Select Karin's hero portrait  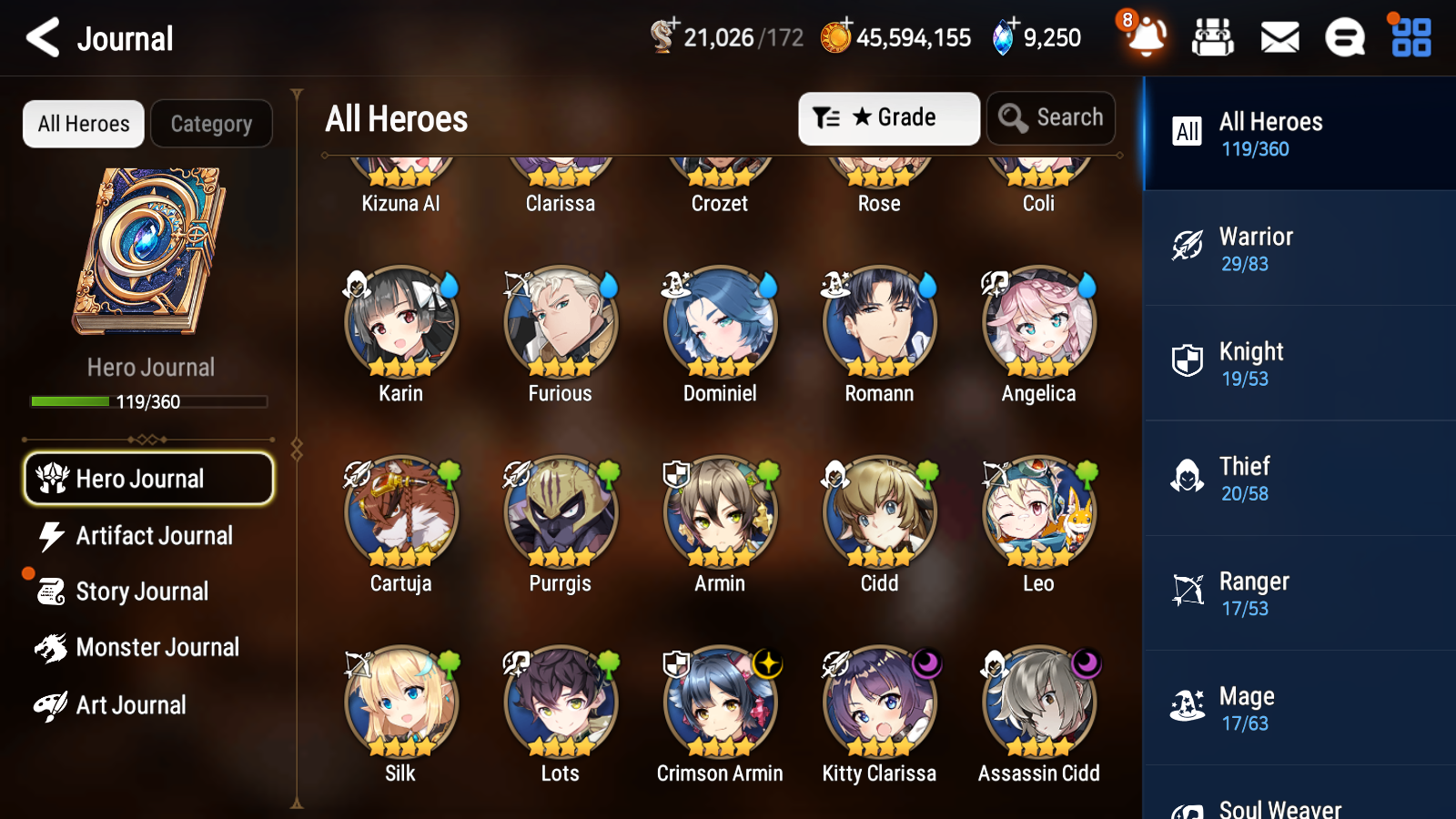coord(400,324)
